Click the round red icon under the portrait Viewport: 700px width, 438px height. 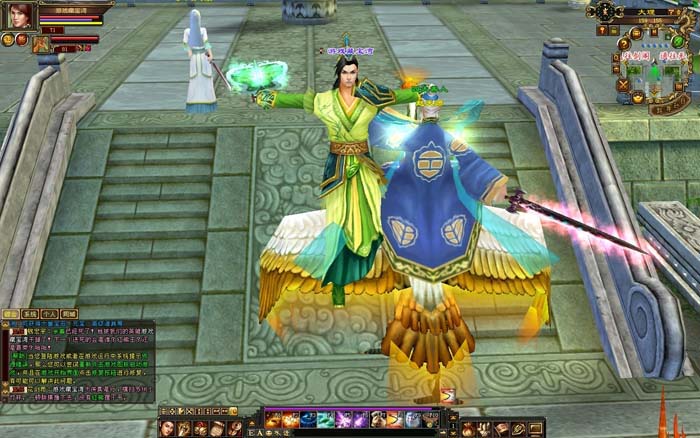pos(21,39)
